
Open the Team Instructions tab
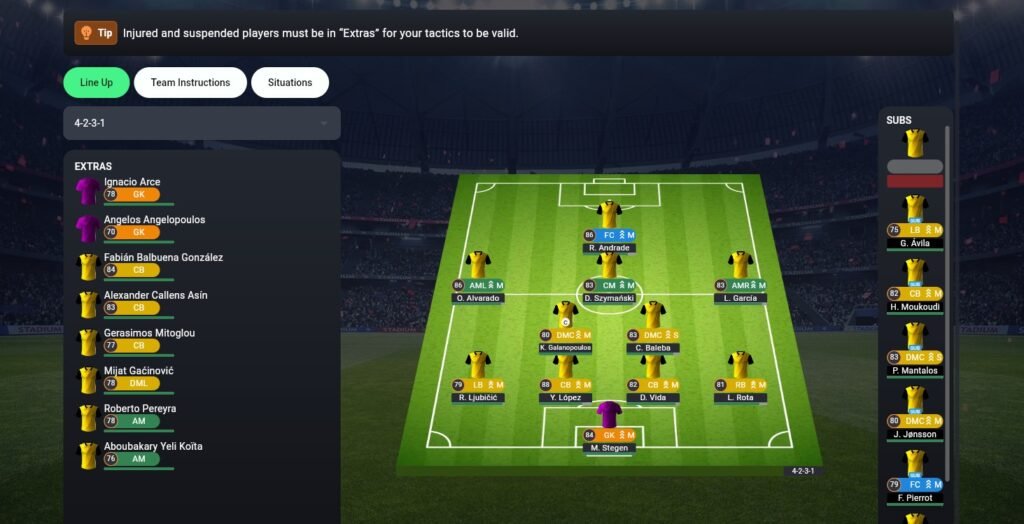point(190,83)
